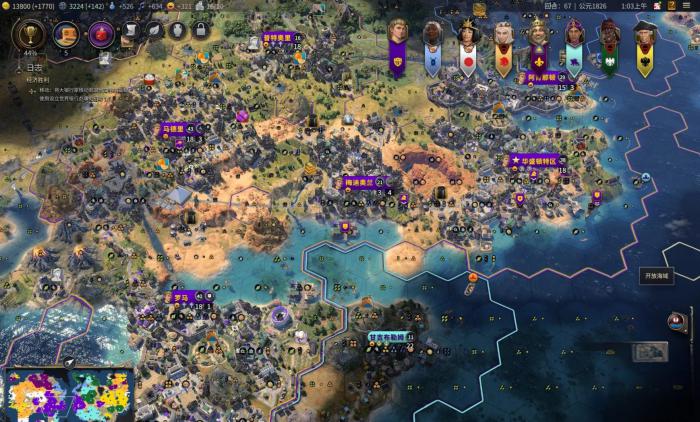Viewport: 700px width, 422px height.
Task: Open the governments scroll icon
Action: pyautogui.click(x=130, y=31)
